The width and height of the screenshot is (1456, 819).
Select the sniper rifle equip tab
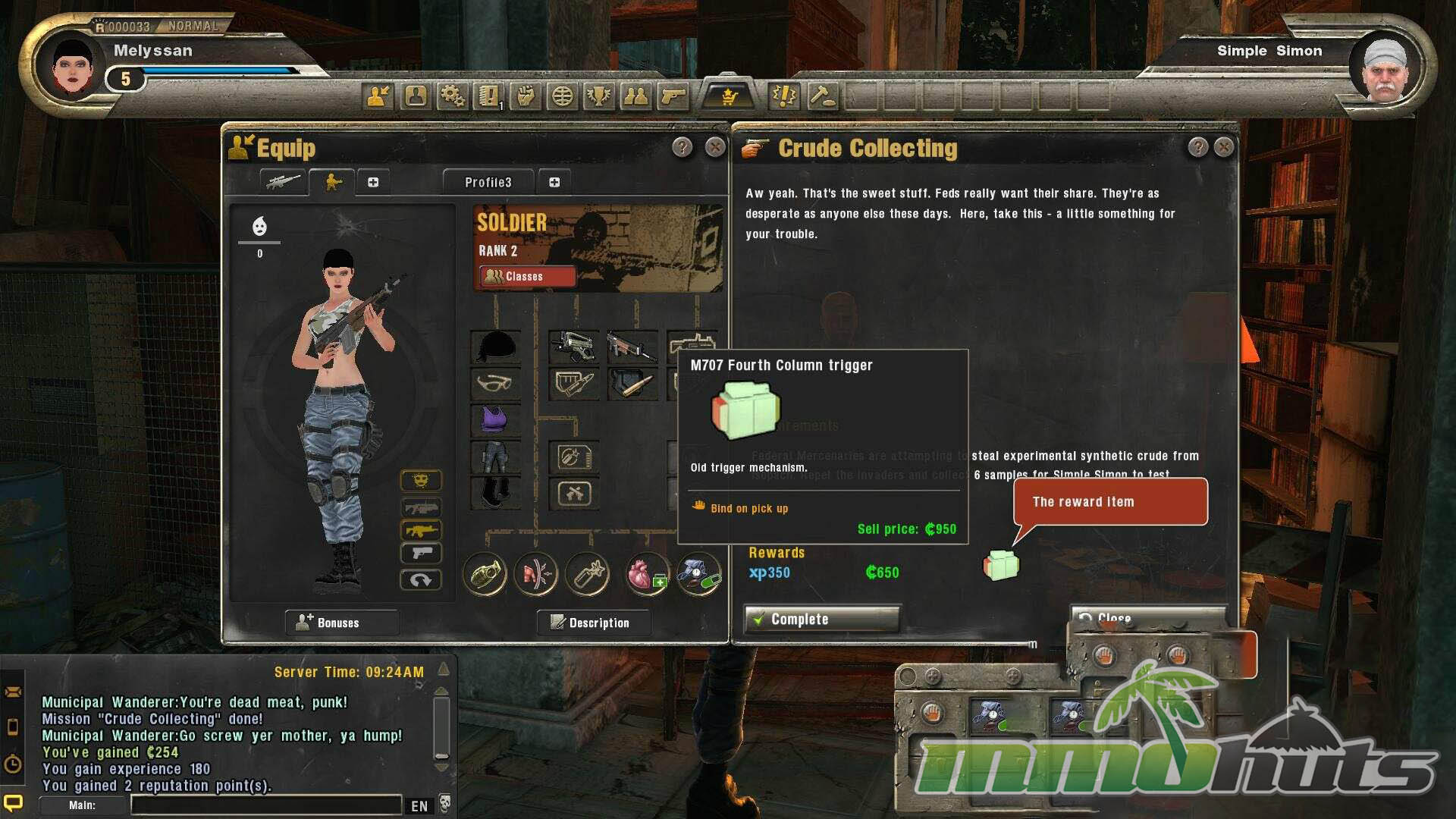(x=283, y=182)
